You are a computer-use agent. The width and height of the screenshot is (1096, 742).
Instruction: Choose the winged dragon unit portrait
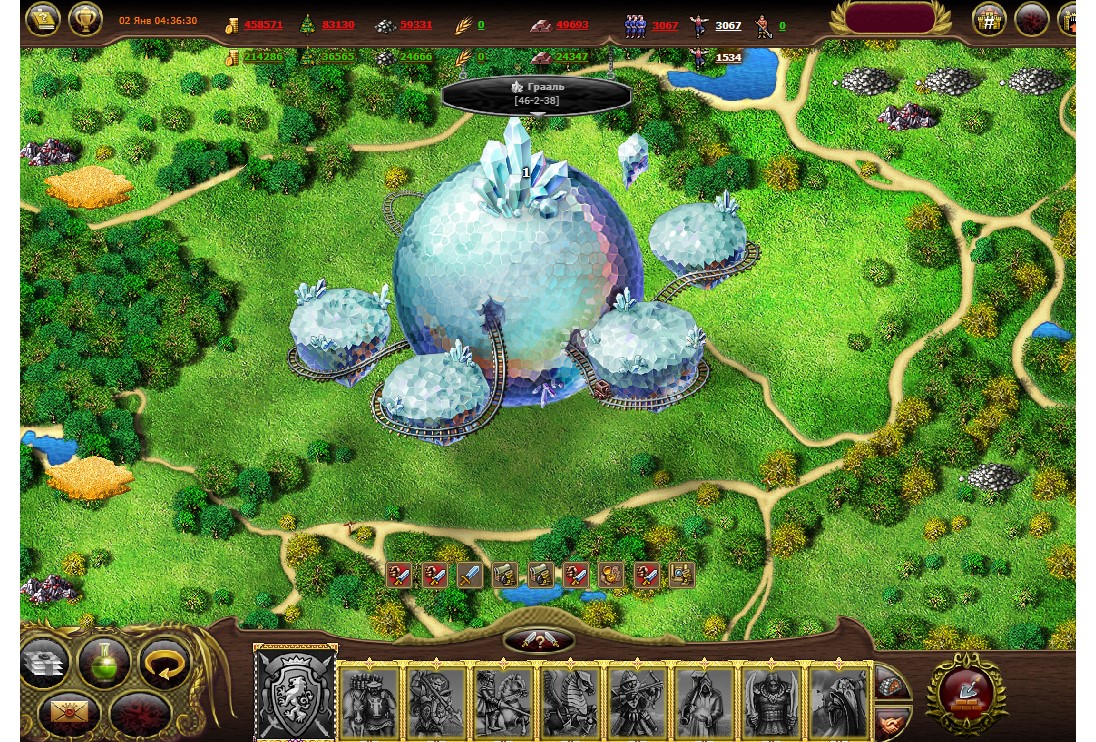click(x=570, y=700)
